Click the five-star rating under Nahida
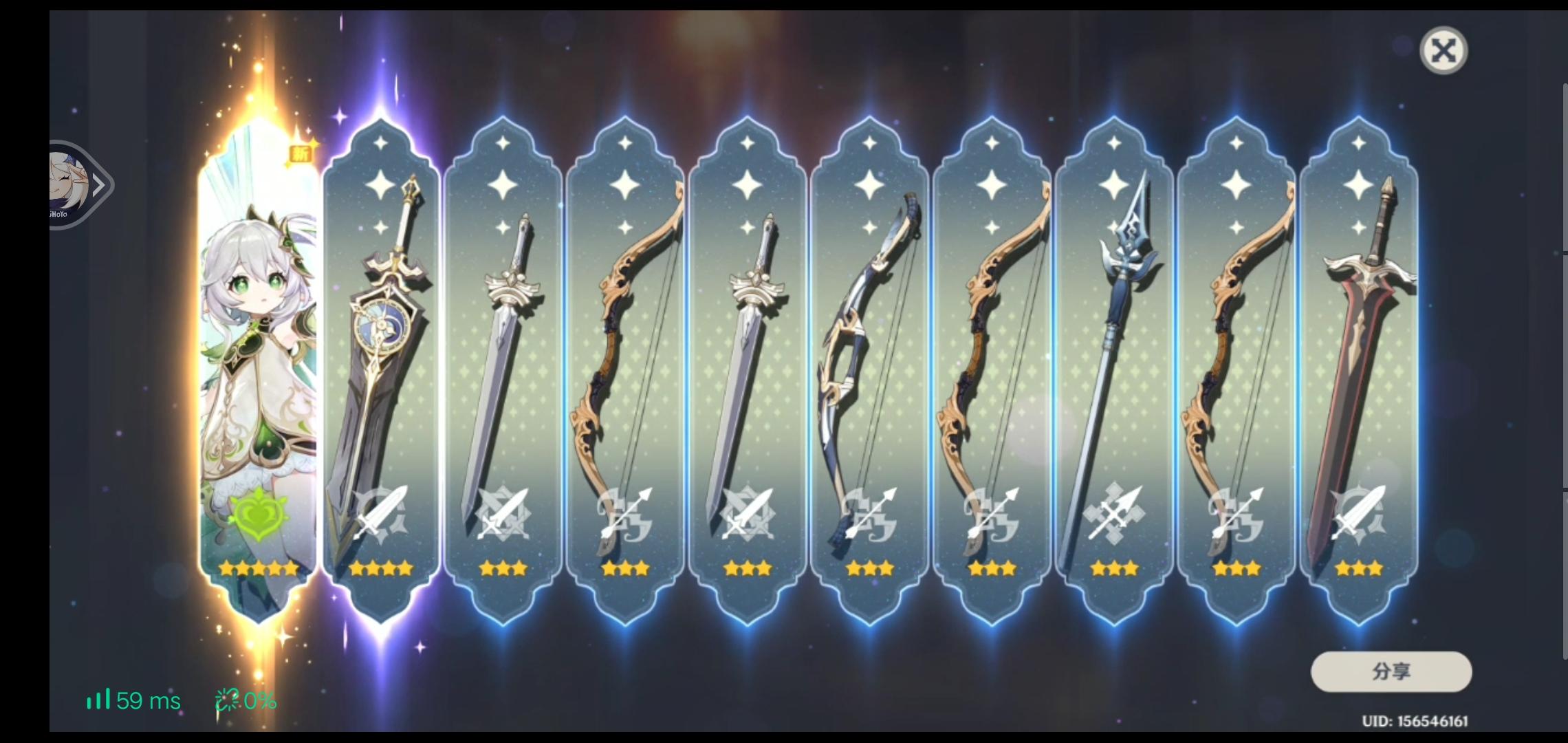The height and width of the screenshot is (743, 1568). pyautogui.click(x=258, y=567)
